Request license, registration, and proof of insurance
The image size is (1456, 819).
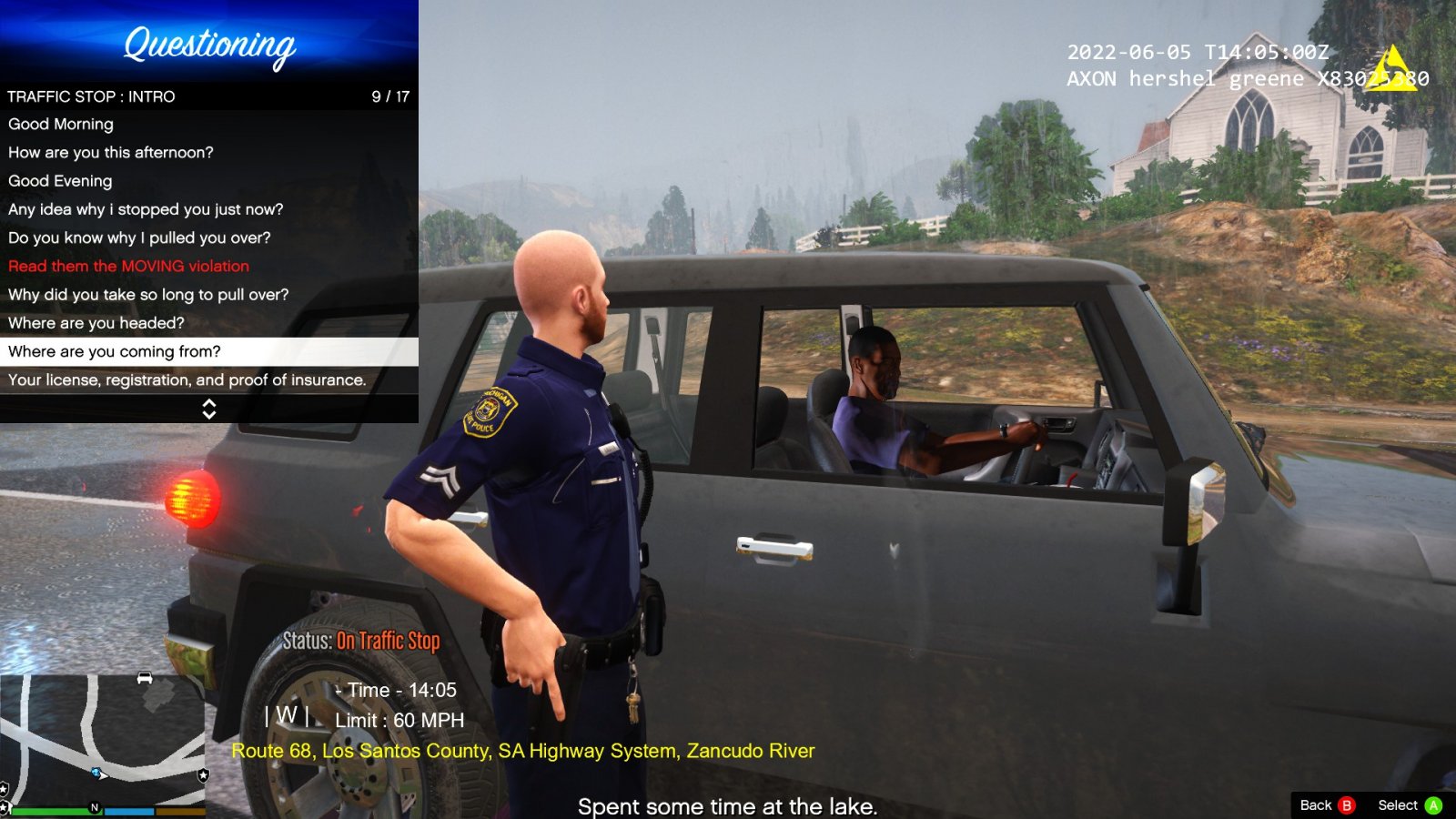[x=187, y=379]
